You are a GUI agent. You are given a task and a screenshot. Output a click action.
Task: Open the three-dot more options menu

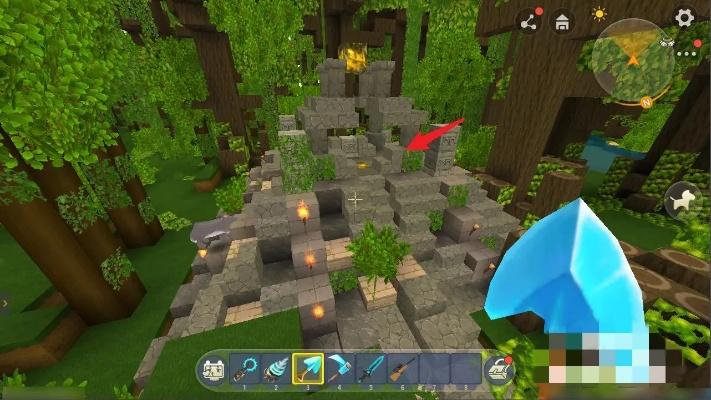pyautogui.click(x=686, y=44)
